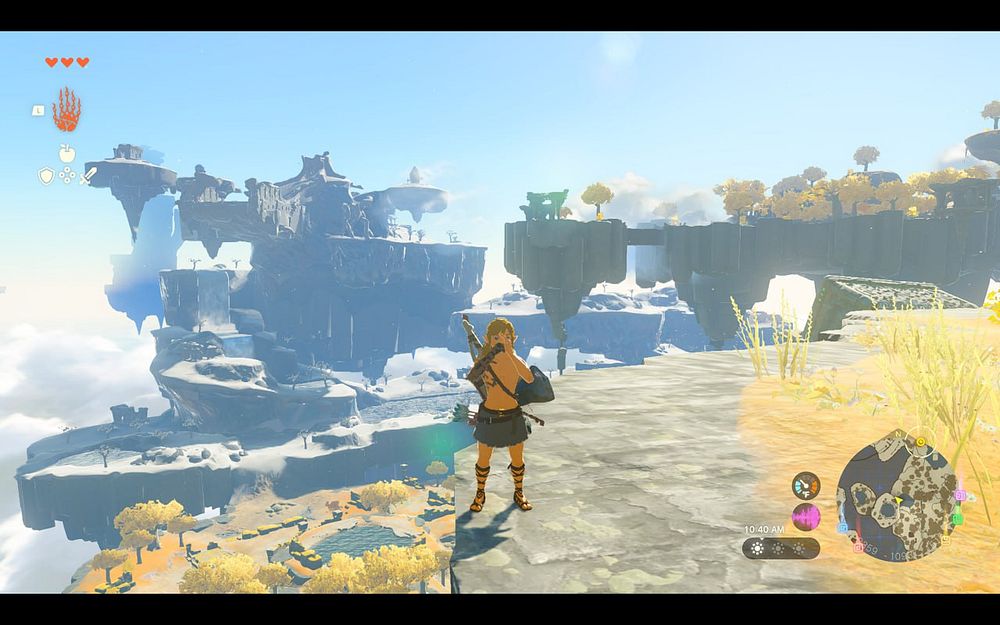Screen dimensions: 1000x625
Task: Select the red pin on the minimap
Action: click(x=858, y=546)
